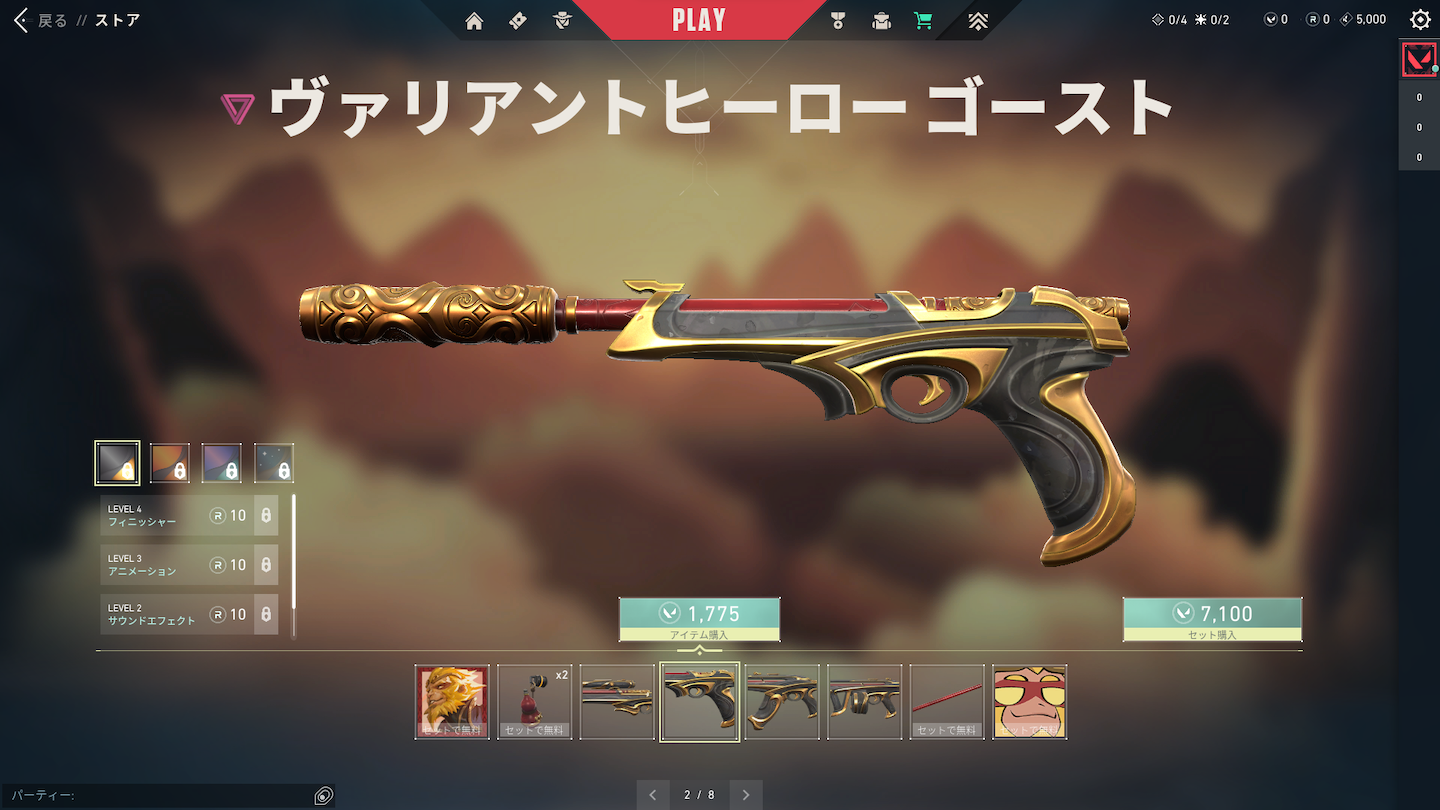Click the lock on the LEVEL 4 フィニッシャー row

pyautogui.click(x=266, y=515)
